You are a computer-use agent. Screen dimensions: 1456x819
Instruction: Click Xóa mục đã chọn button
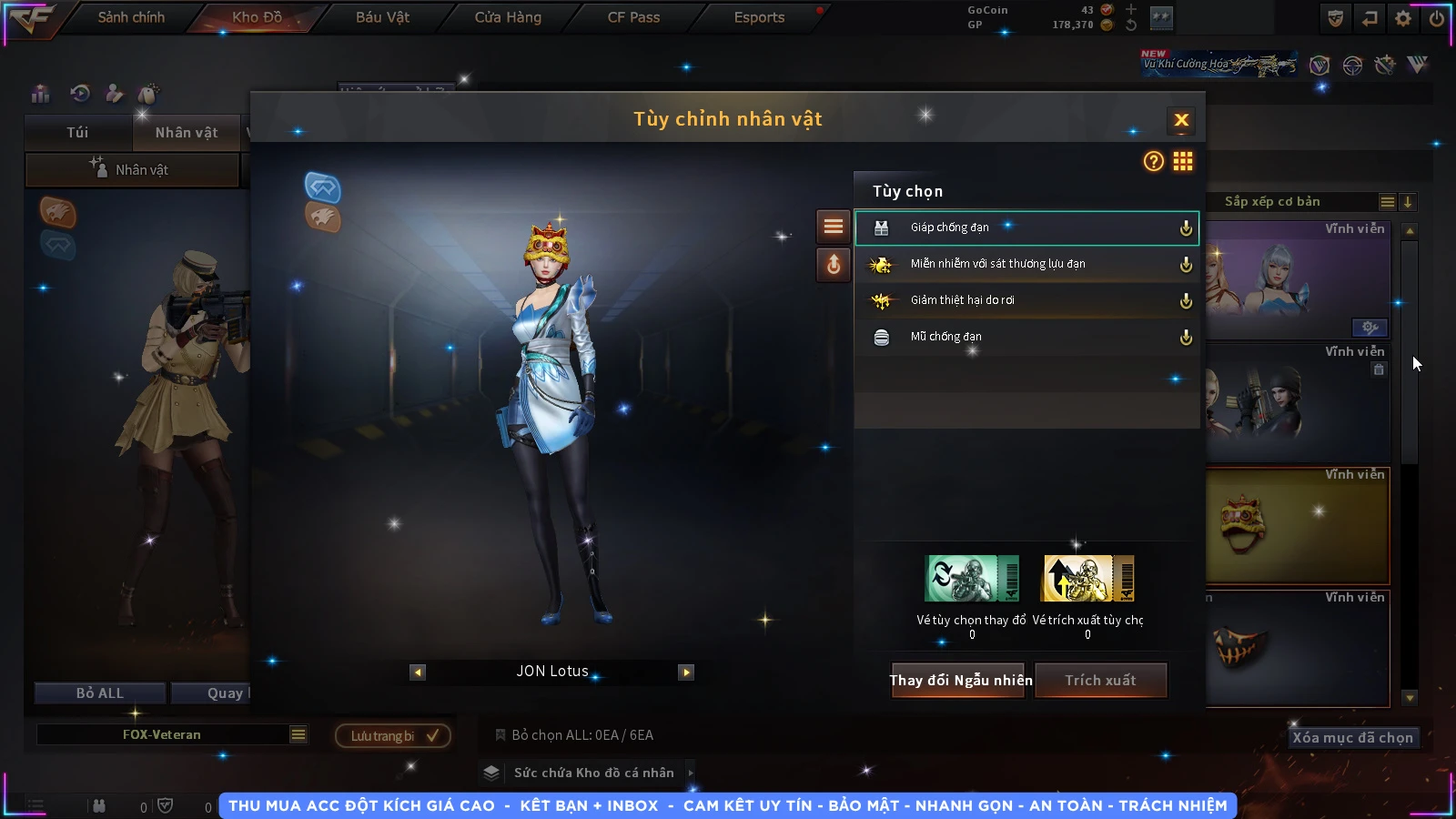tap(1352, 737)
